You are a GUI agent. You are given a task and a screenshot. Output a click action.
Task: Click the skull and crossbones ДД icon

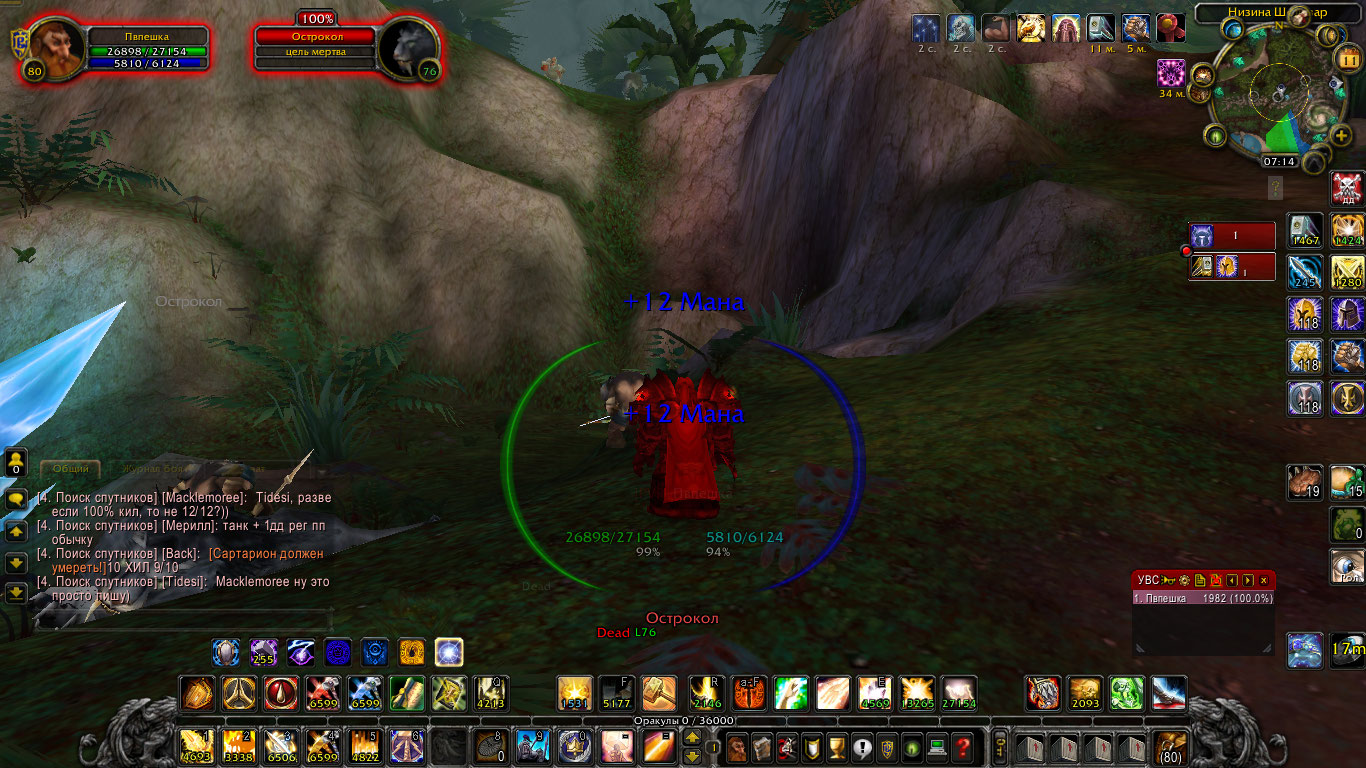(1347, 188)
